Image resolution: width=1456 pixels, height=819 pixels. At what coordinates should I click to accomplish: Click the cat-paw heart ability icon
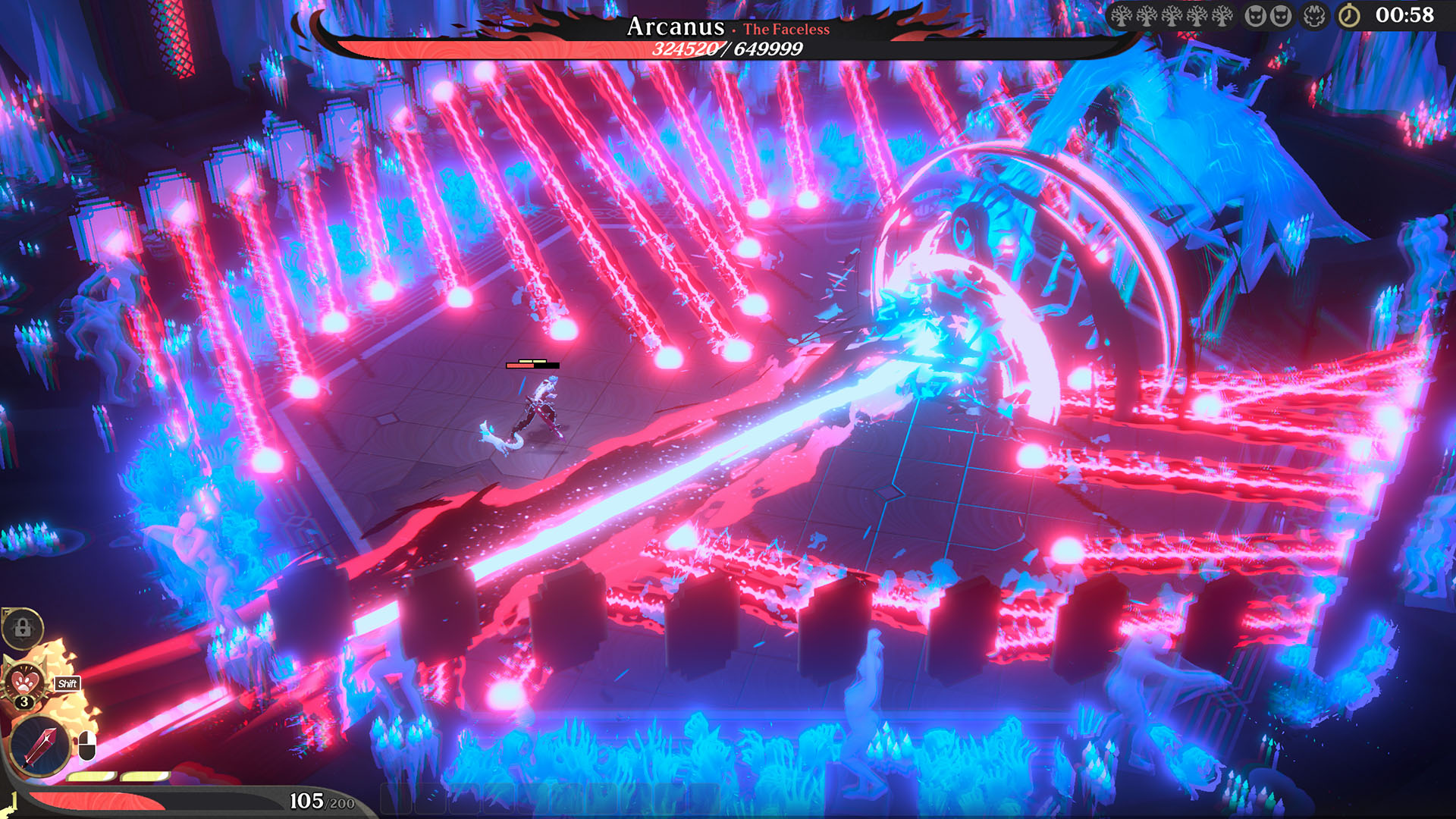pyautogui.click(x=24, y=682)
